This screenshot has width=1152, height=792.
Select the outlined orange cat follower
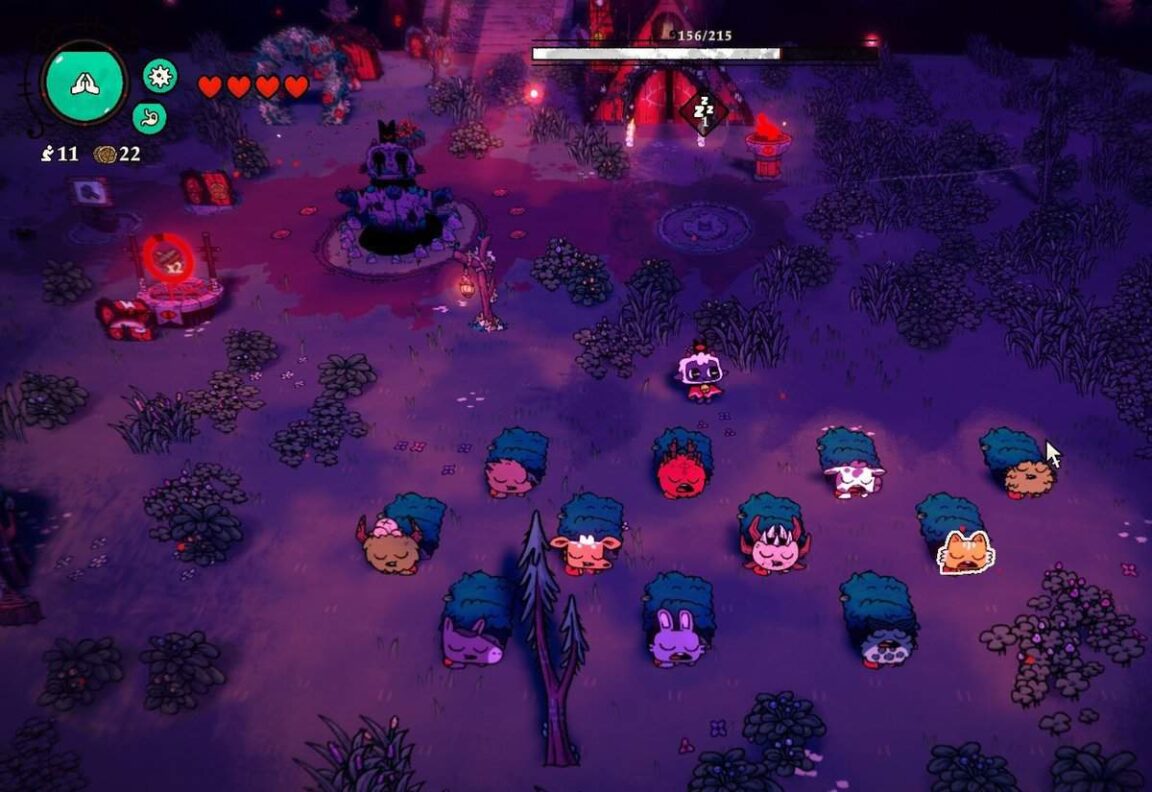(x=966, y=552)
